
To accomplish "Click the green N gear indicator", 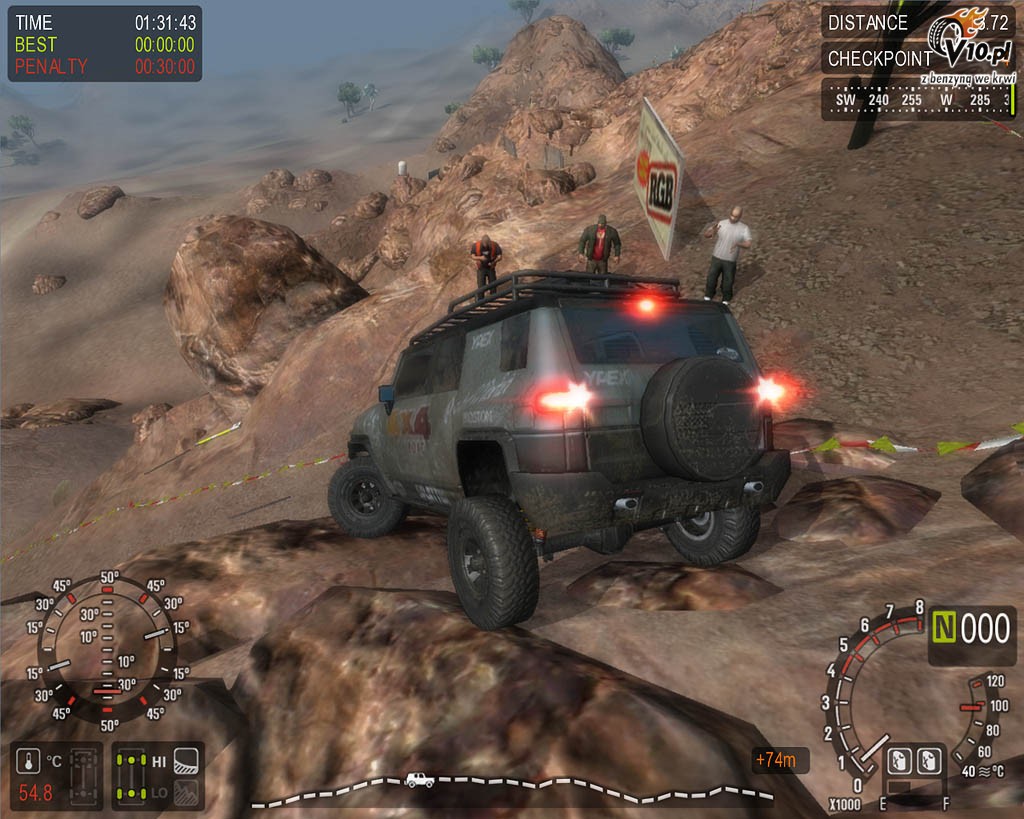I will pyautogui.click(x=946, y=629).
